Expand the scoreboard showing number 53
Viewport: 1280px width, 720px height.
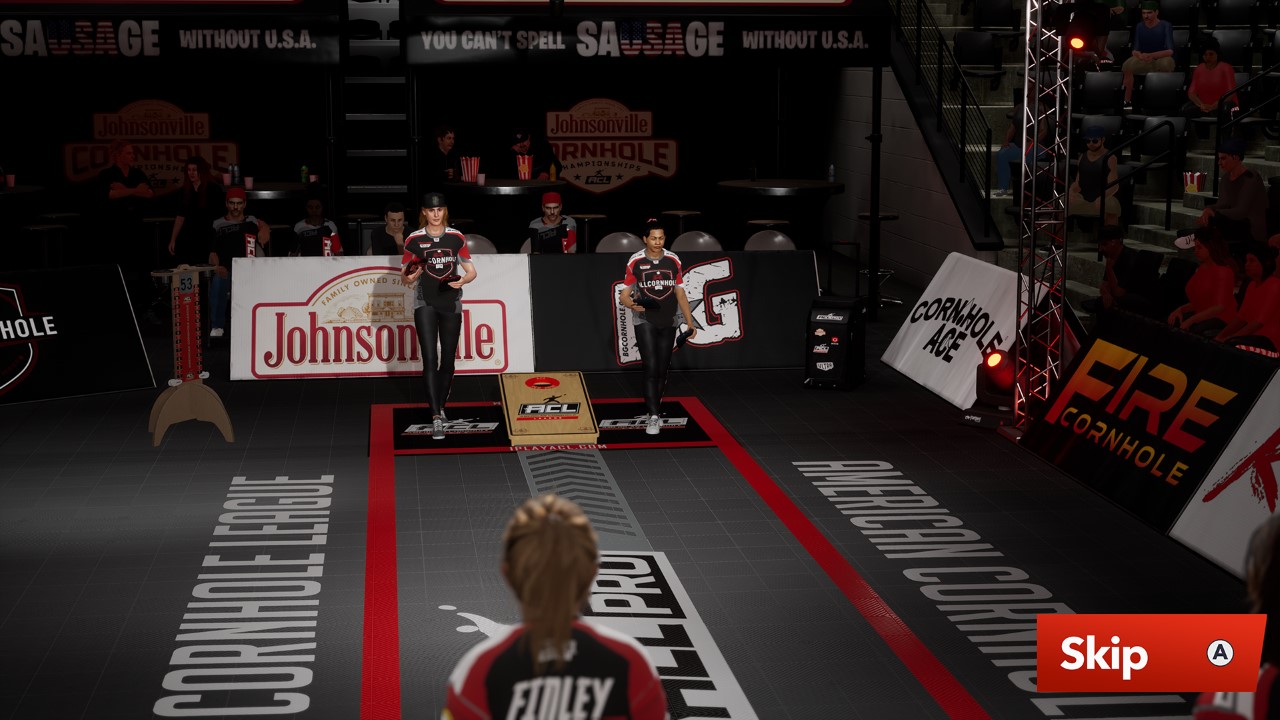186,283
